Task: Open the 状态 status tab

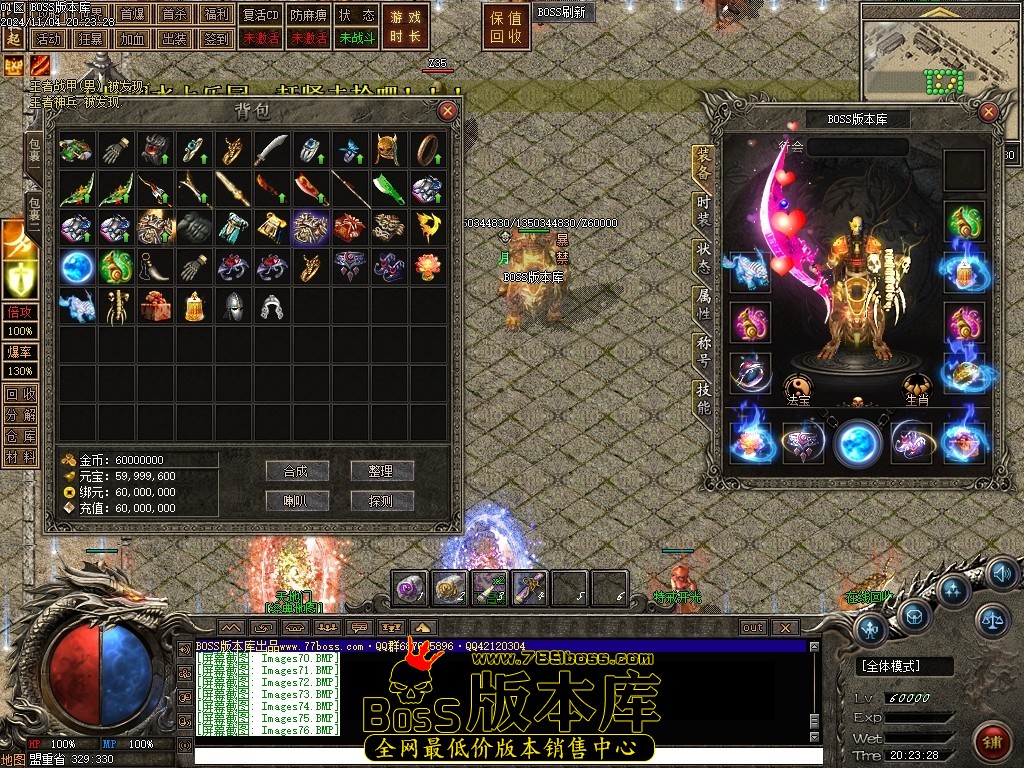Action: 704,257
